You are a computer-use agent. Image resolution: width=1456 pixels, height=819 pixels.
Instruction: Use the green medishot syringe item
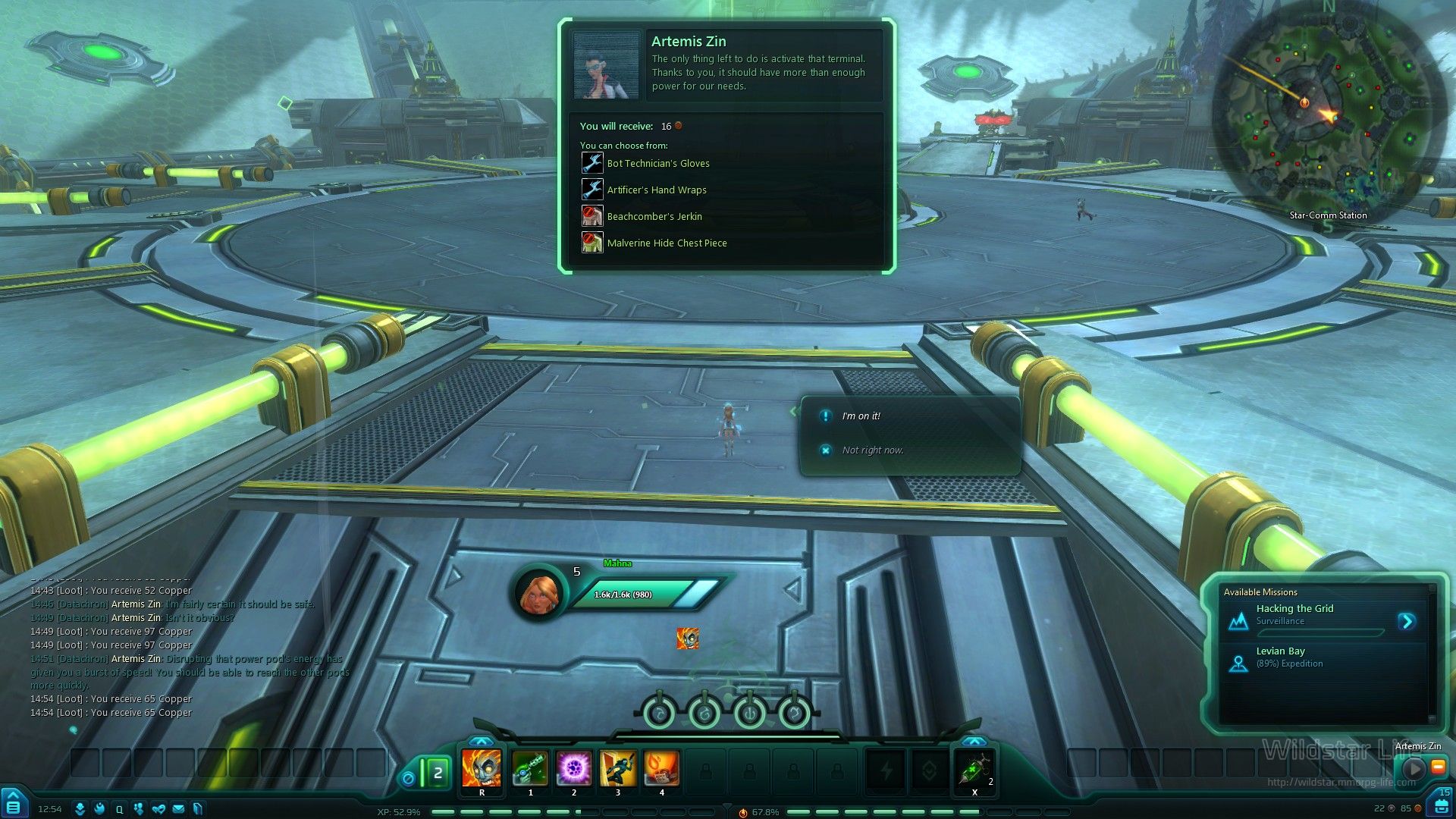click(x=974, y=770)
